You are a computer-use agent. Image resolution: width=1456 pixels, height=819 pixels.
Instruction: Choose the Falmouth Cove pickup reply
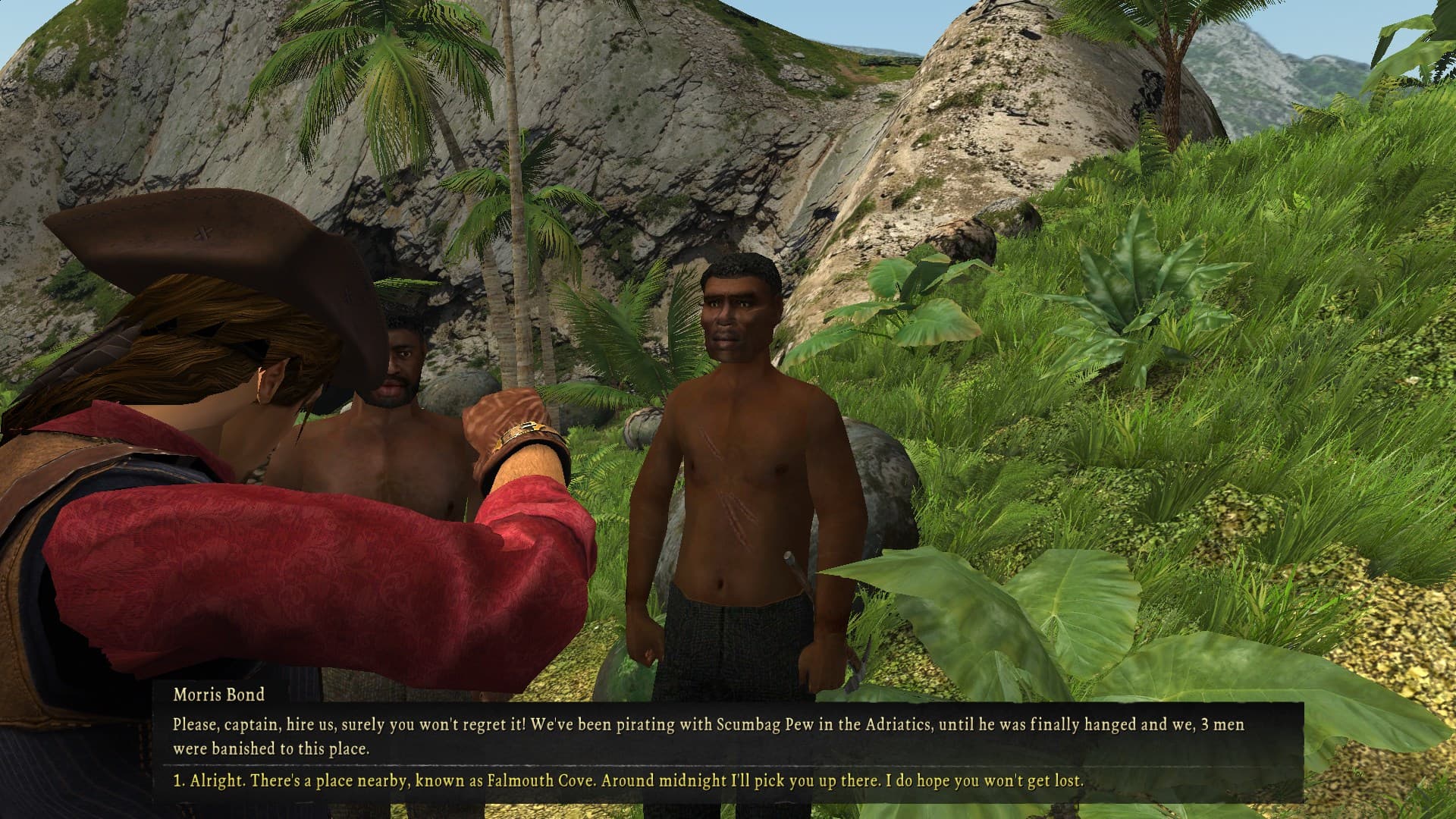tap(627, 780)
